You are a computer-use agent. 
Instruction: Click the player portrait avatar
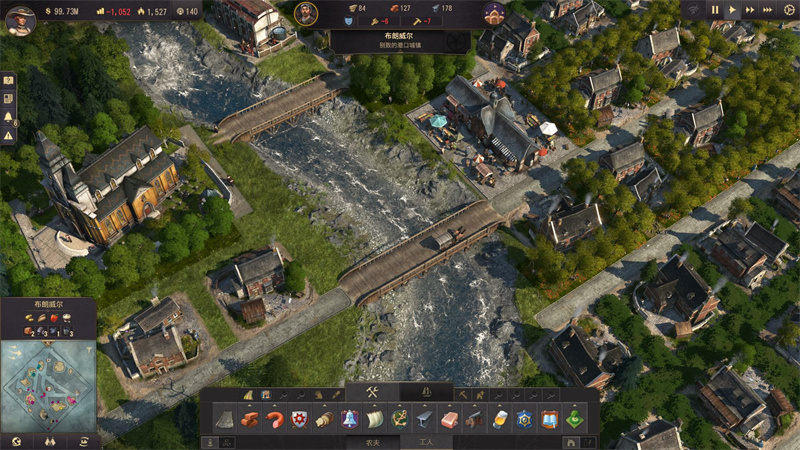point(20,18)
